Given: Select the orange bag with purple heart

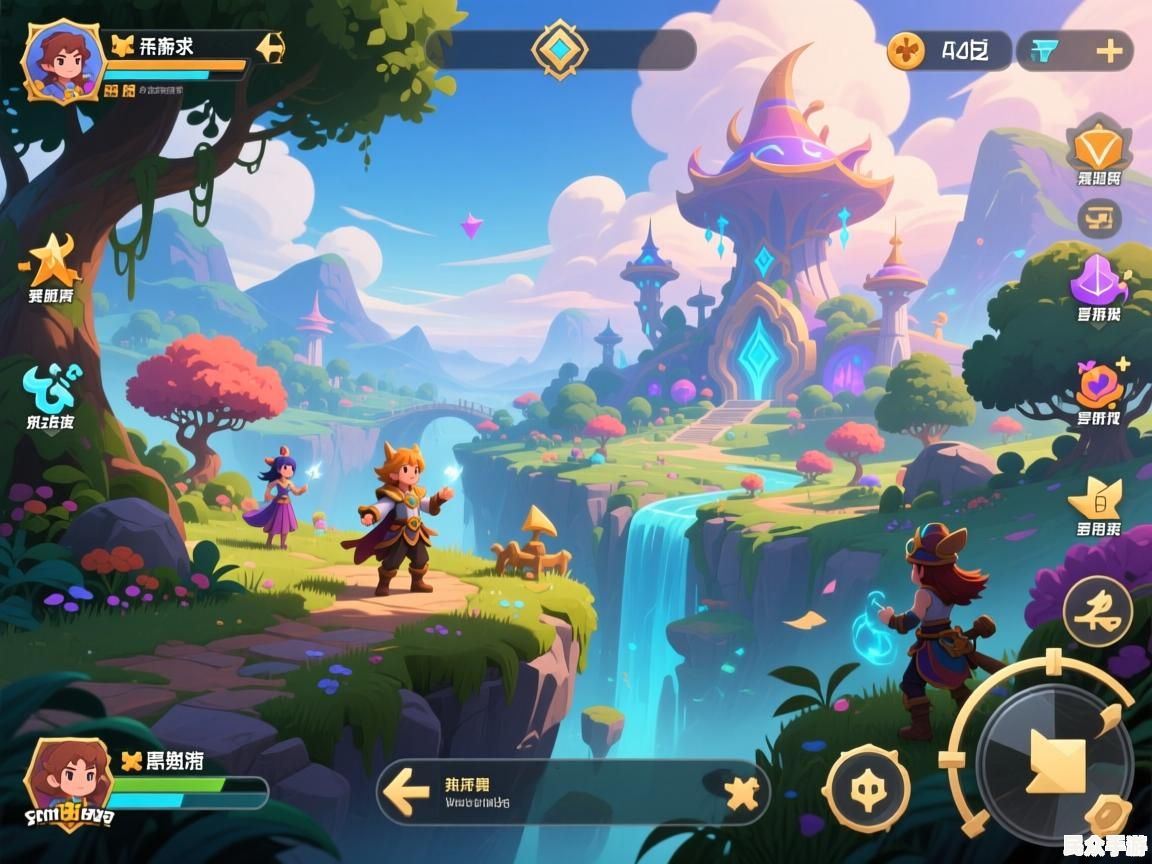Looking at the screenshot, I should 1099,384.
